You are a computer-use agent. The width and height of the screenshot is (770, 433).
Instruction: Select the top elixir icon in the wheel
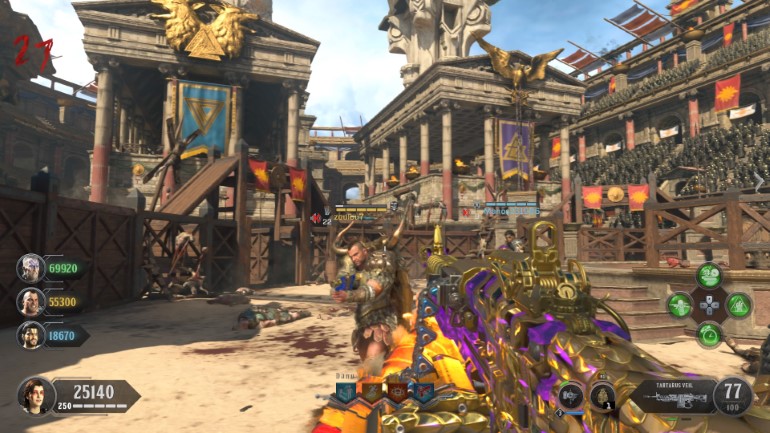(x=709, y=275)
